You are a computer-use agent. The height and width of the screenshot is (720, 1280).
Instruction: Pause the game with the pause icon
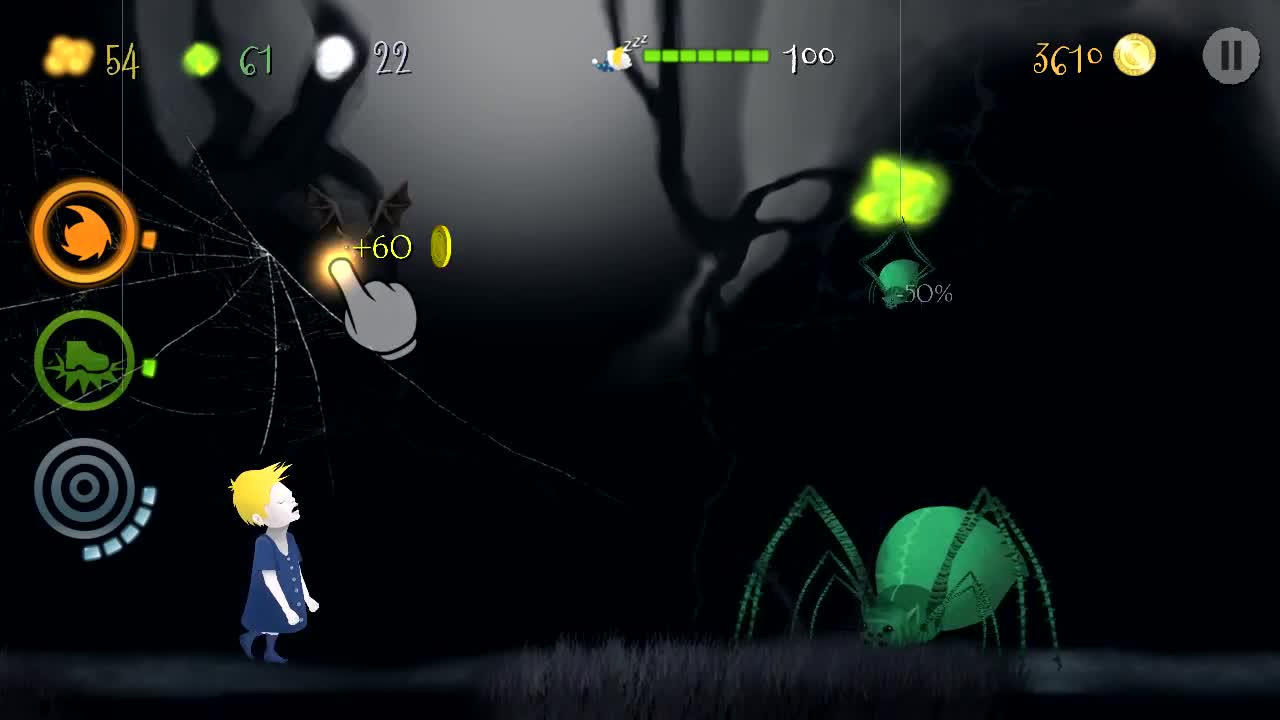click(1229, 57)
